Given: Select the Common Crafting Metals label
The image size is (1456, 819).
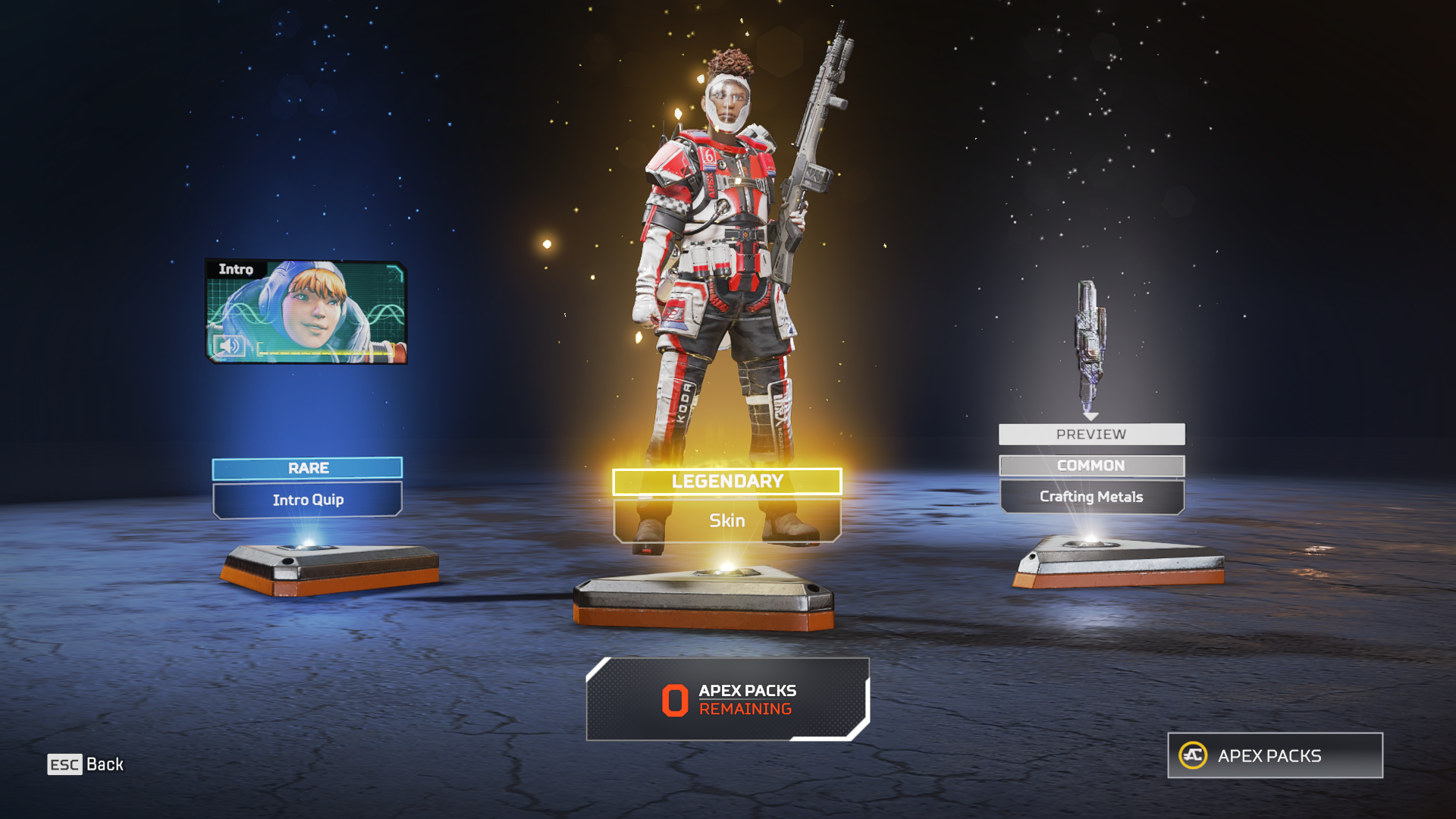Looking at the screenshot, I should point(1091,496).
